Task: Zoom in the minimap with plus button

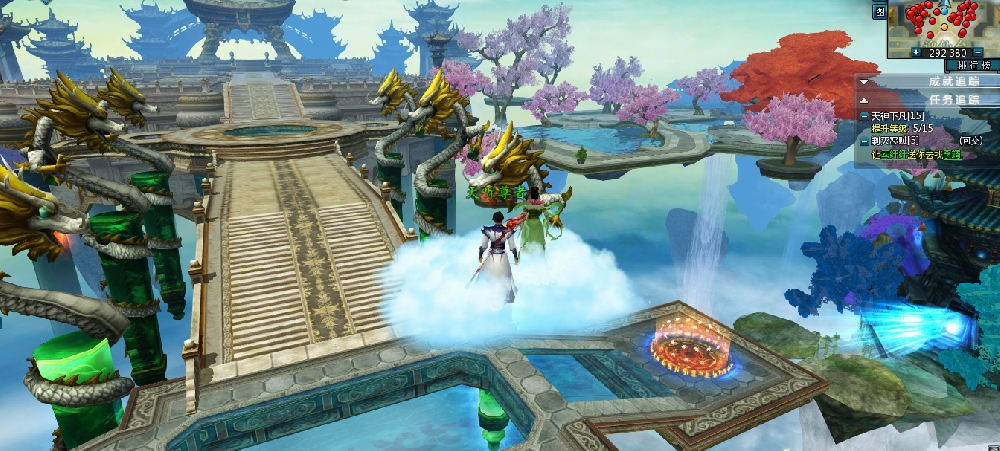Action: click(x=916, y=52)
